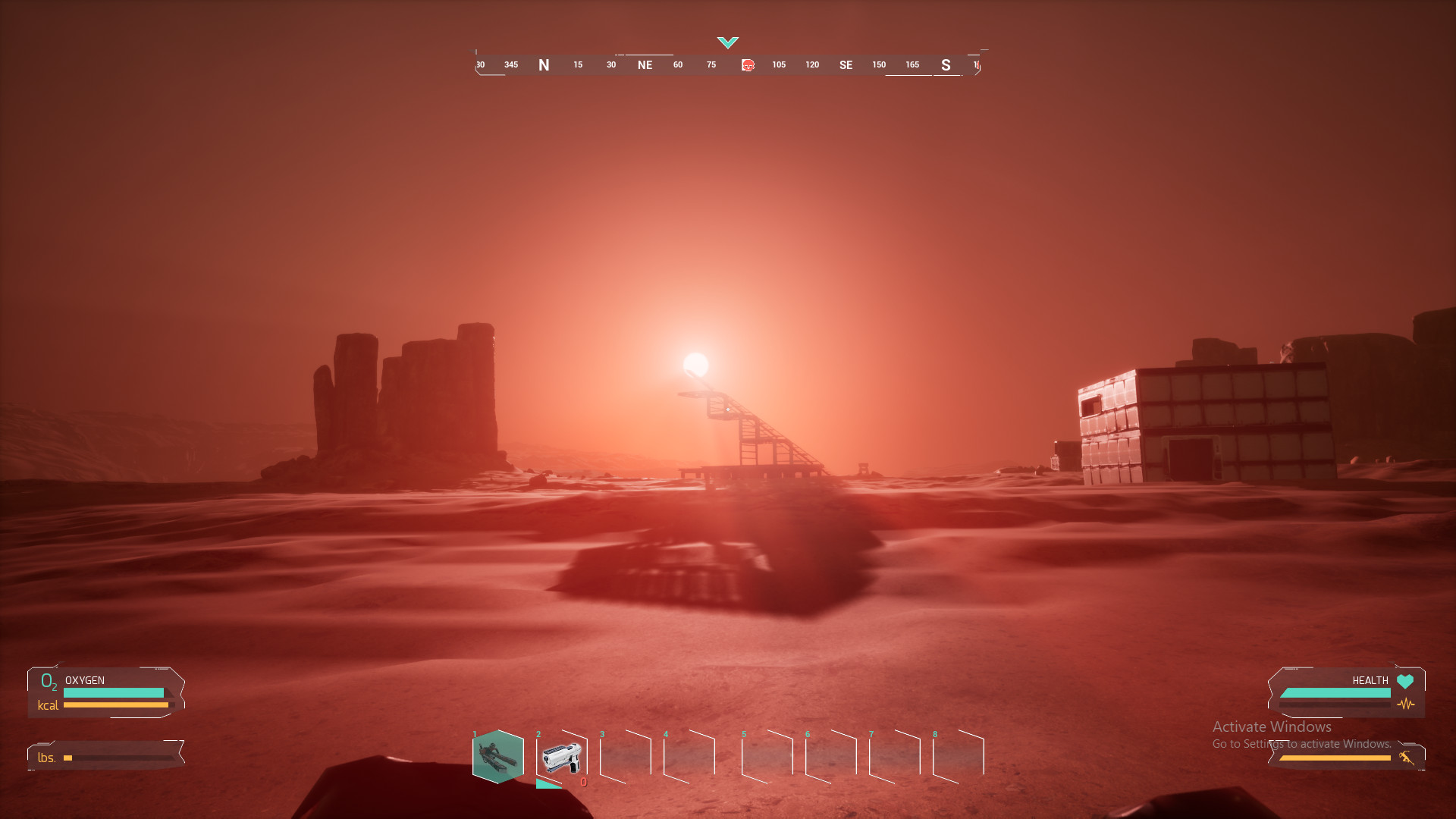Screen dimensions: 1456x819
Task: Click the skull marker on the compass bar
Action: 748,66
